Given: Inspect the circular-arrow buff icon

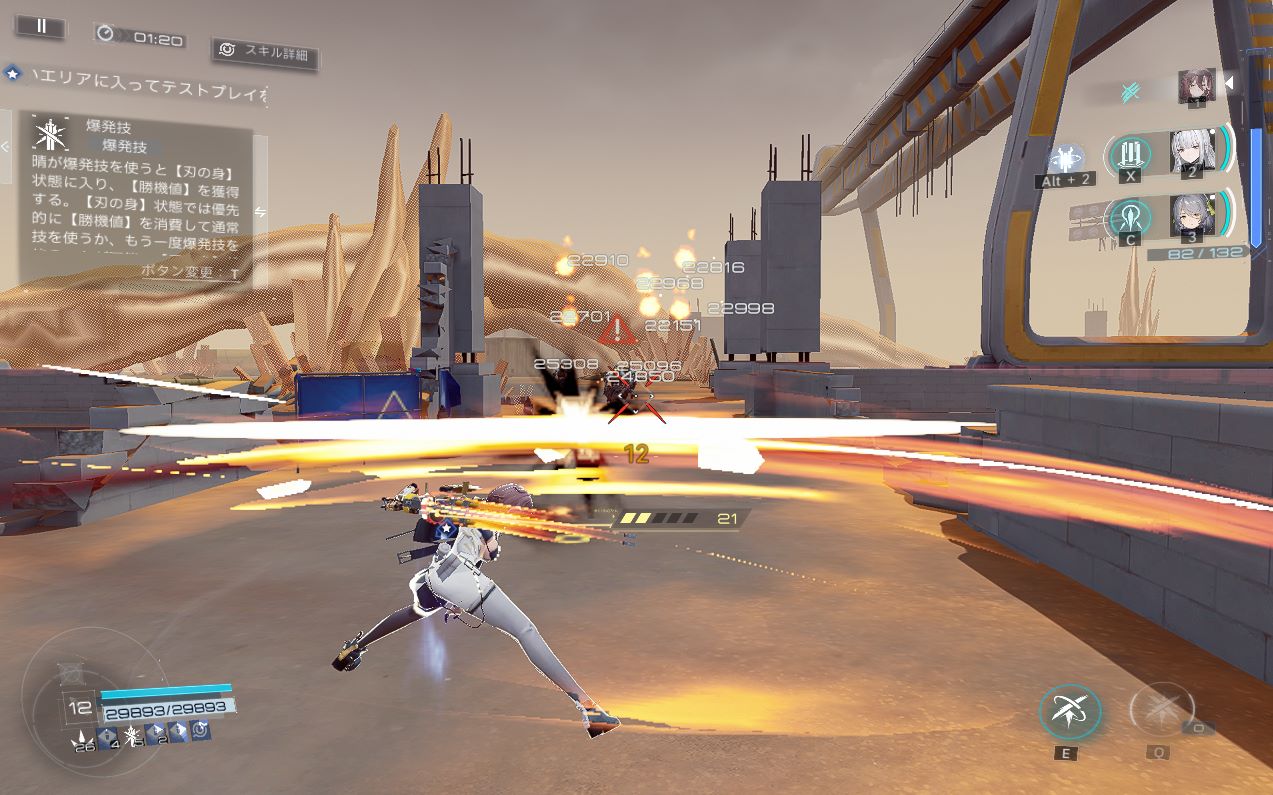Looking at the screenshot, I should [200, 732].
